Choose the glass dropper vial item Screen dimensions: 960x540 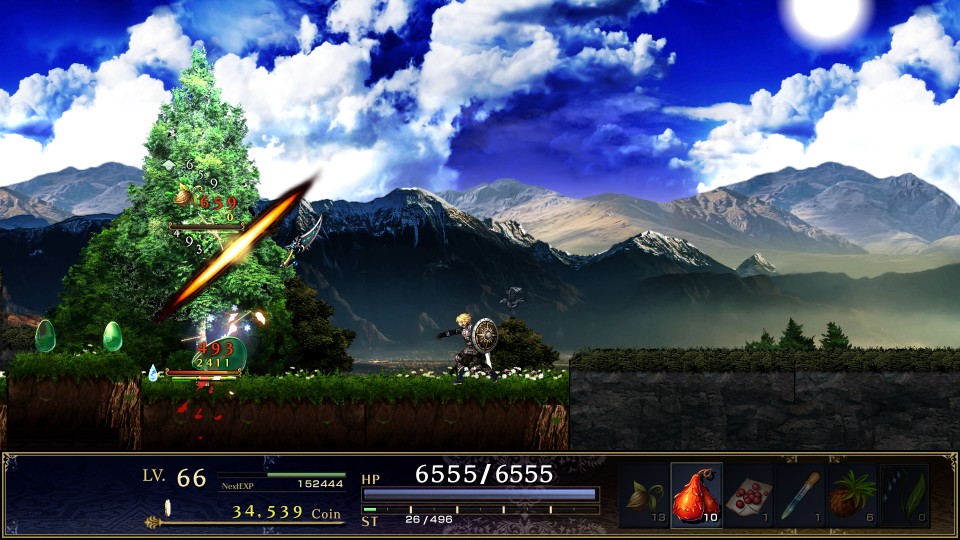tap(800, 495)
